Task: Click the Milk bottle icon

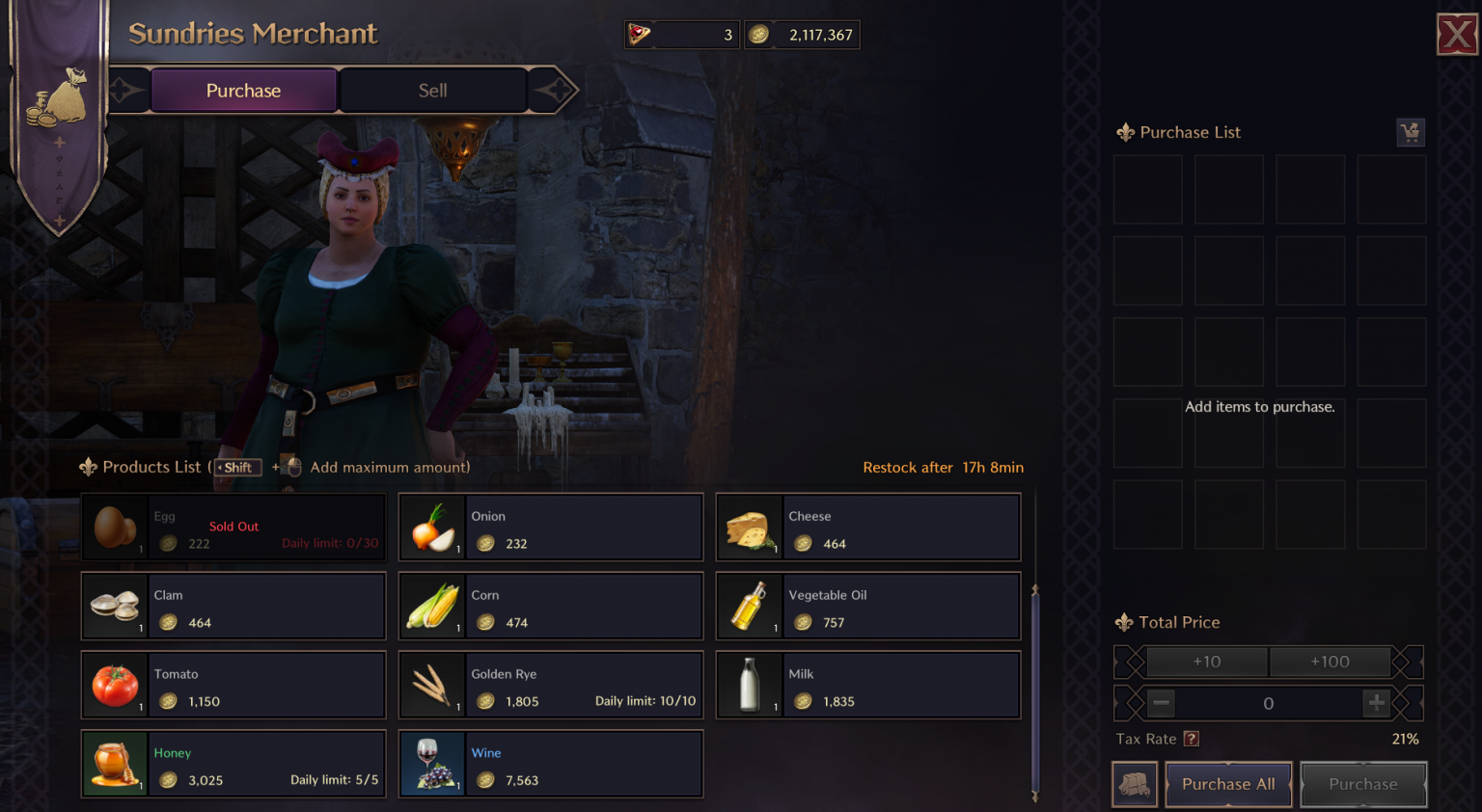Action: tap(749, 685)
